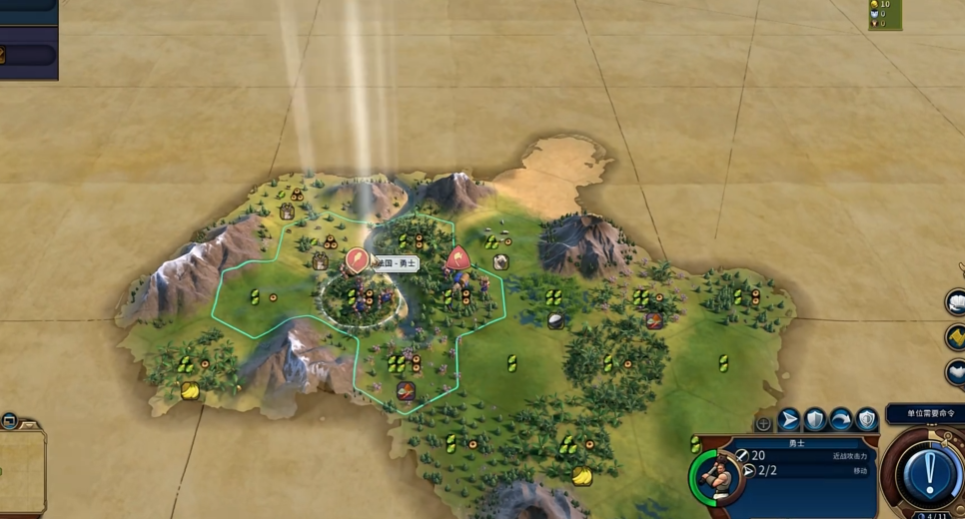Image resolution: width=965 pixels, height=519 pixels.
Task: Click the warrior unit portrait
Action: click(x=717, y=477)
